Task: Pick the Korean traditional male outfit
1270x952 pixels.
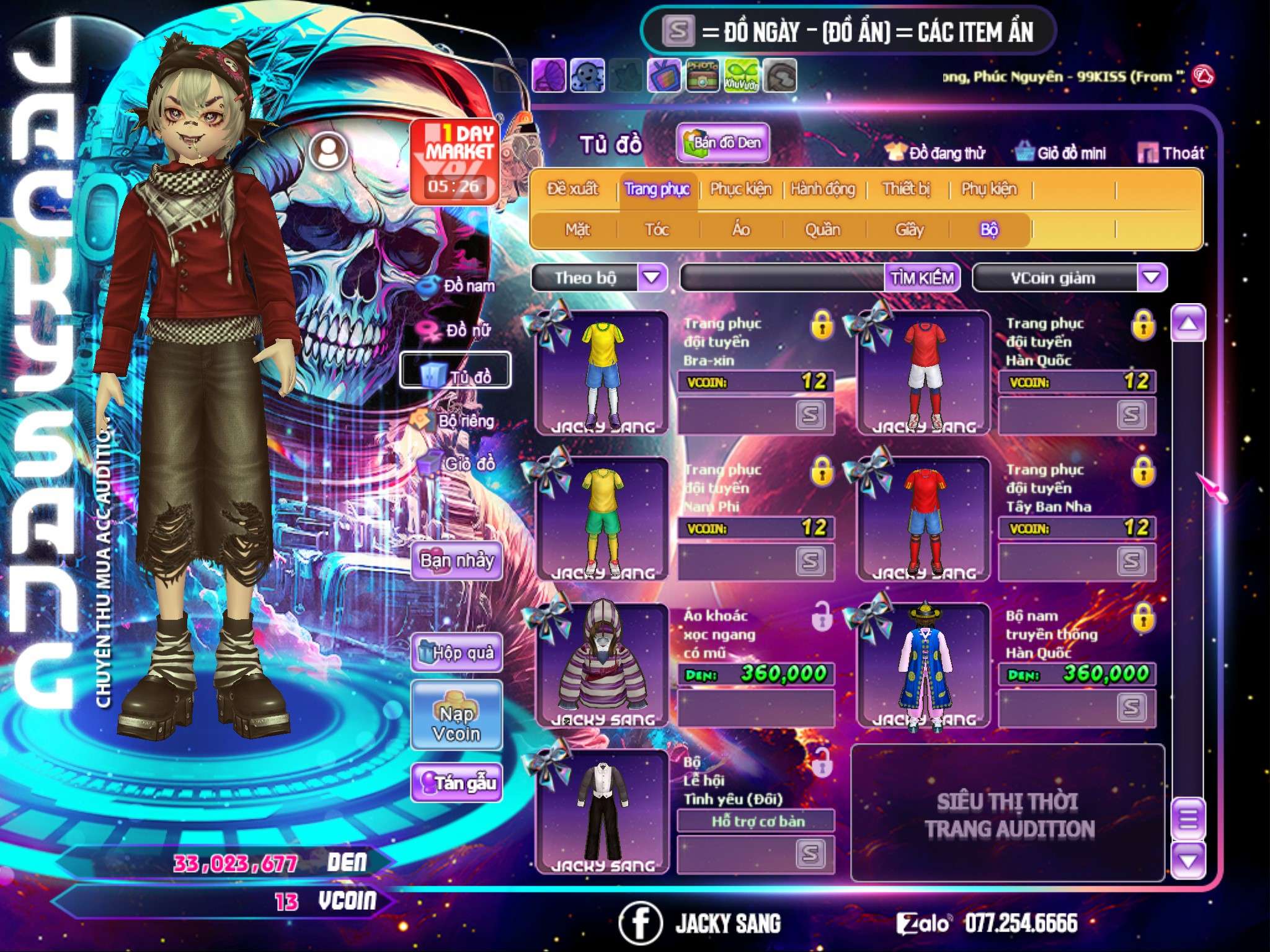Action: coord(924,664)
